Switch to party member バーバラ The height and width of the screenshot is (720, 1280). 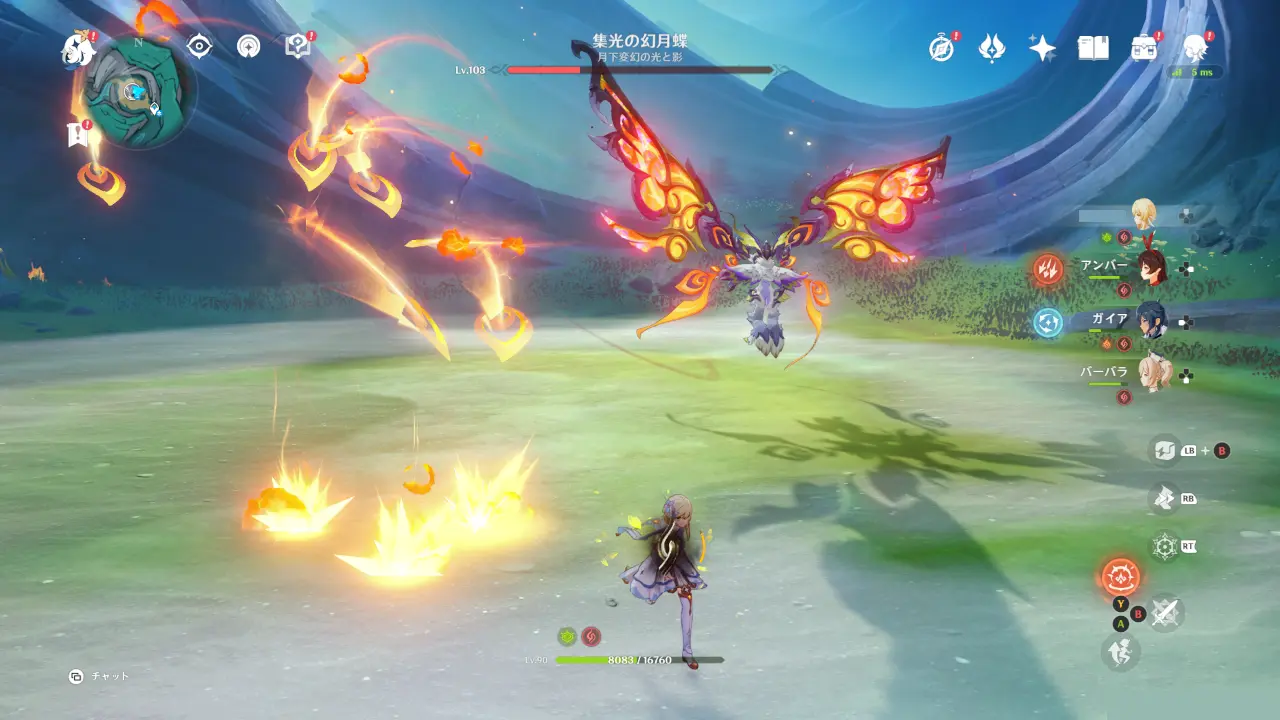click(1150, 374)
